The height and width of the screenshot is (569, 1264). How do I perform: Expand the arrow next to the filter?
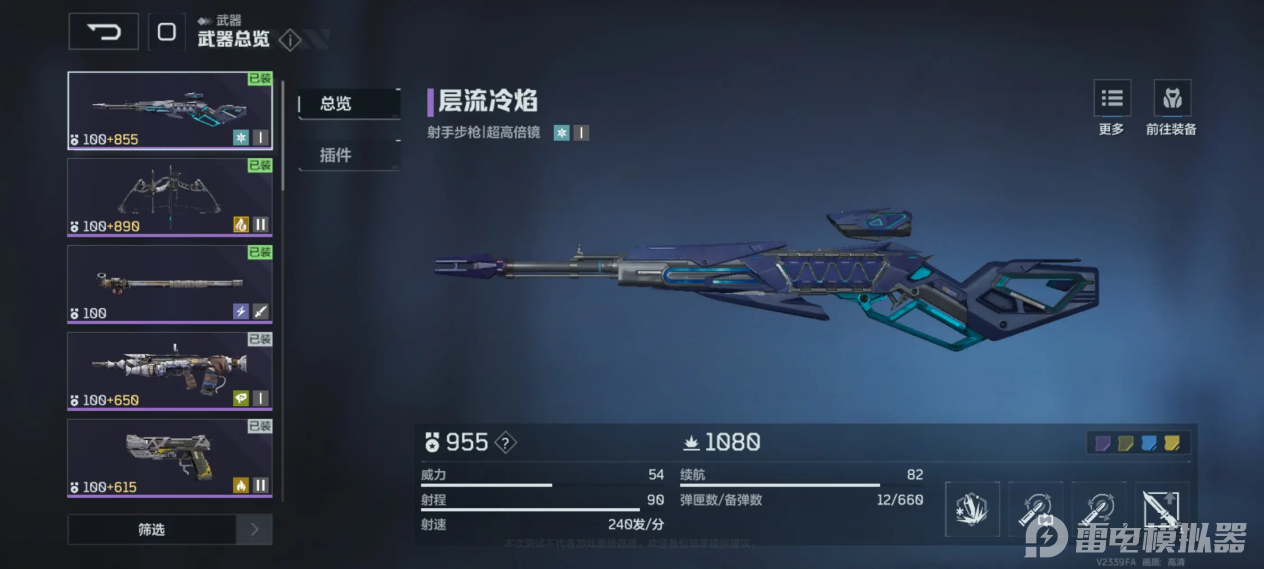coord(254,530)
